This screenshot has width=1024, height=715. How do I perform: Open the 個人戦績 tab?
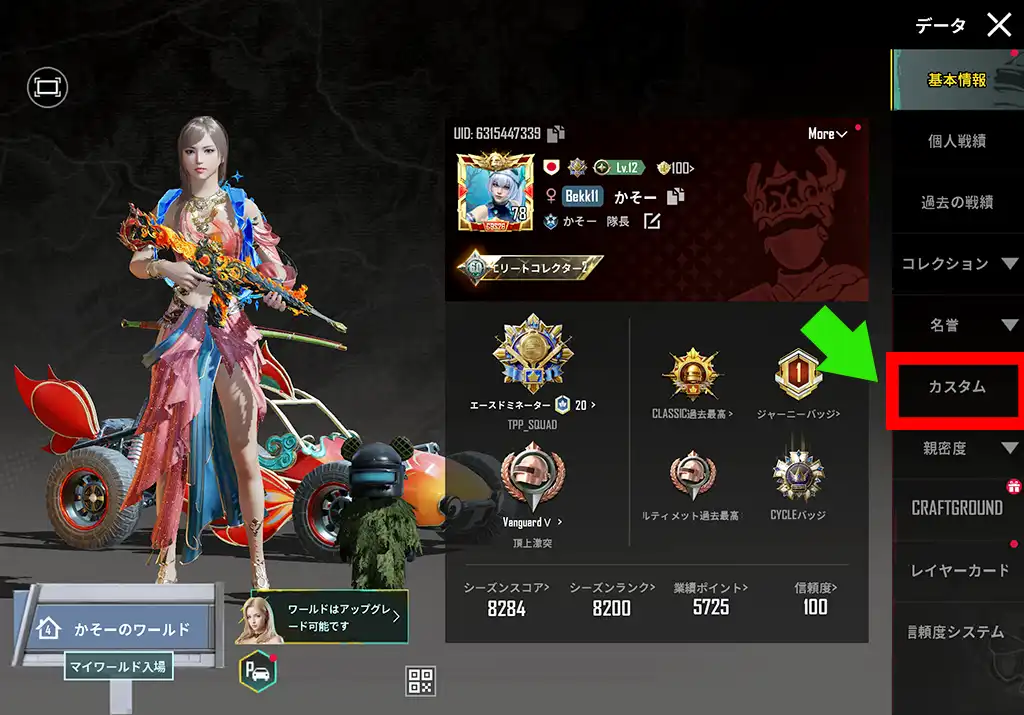pyautogui.click(x=956, y=141)
